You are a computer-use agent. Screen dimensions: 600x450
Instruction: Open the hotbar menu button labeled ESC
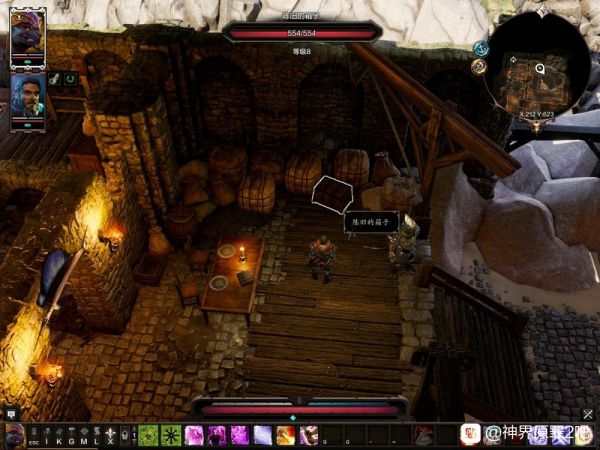click(34, 436)
